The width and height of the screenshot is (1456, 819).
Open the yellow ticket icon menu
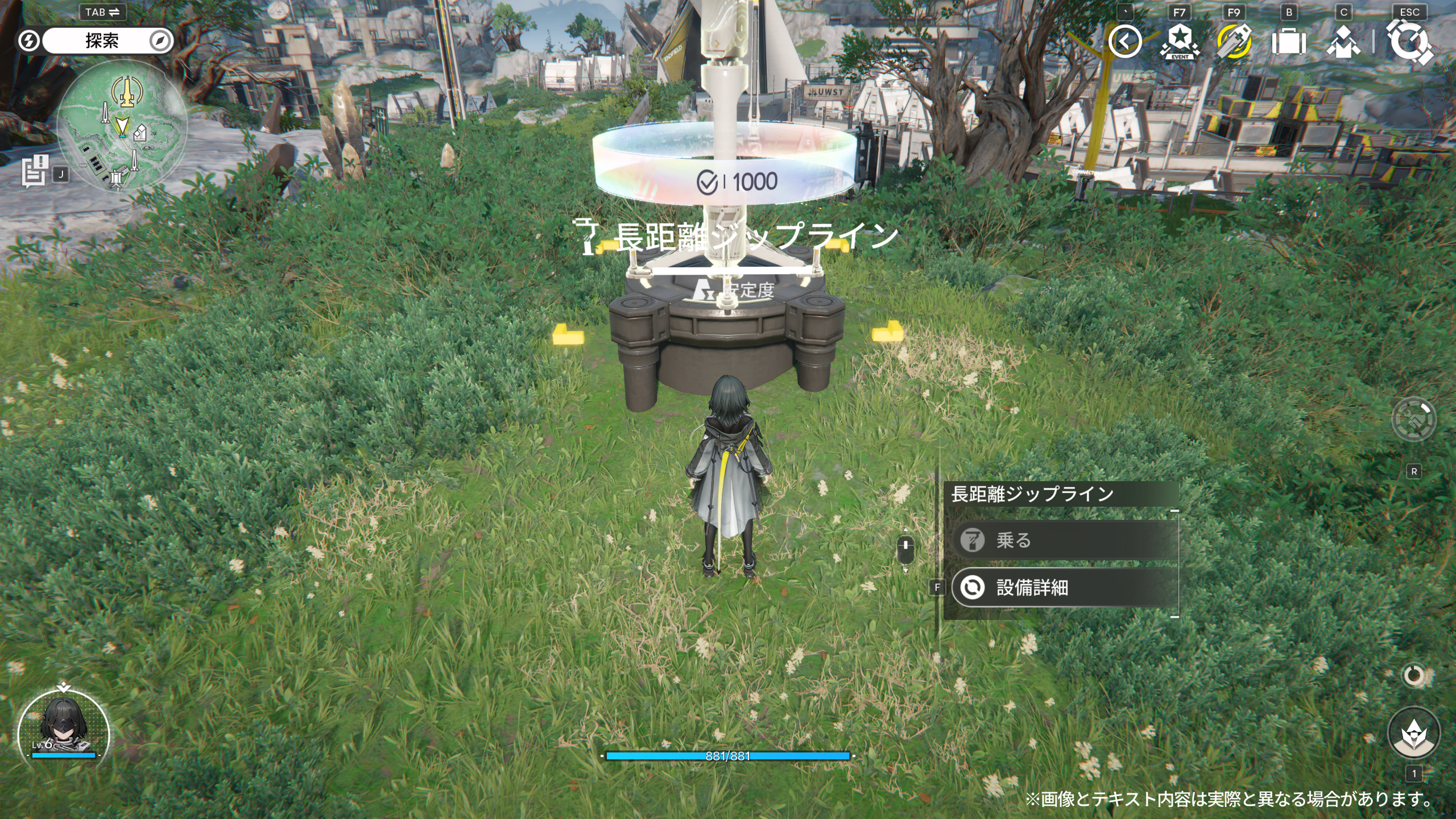(x=1234, y=42)
